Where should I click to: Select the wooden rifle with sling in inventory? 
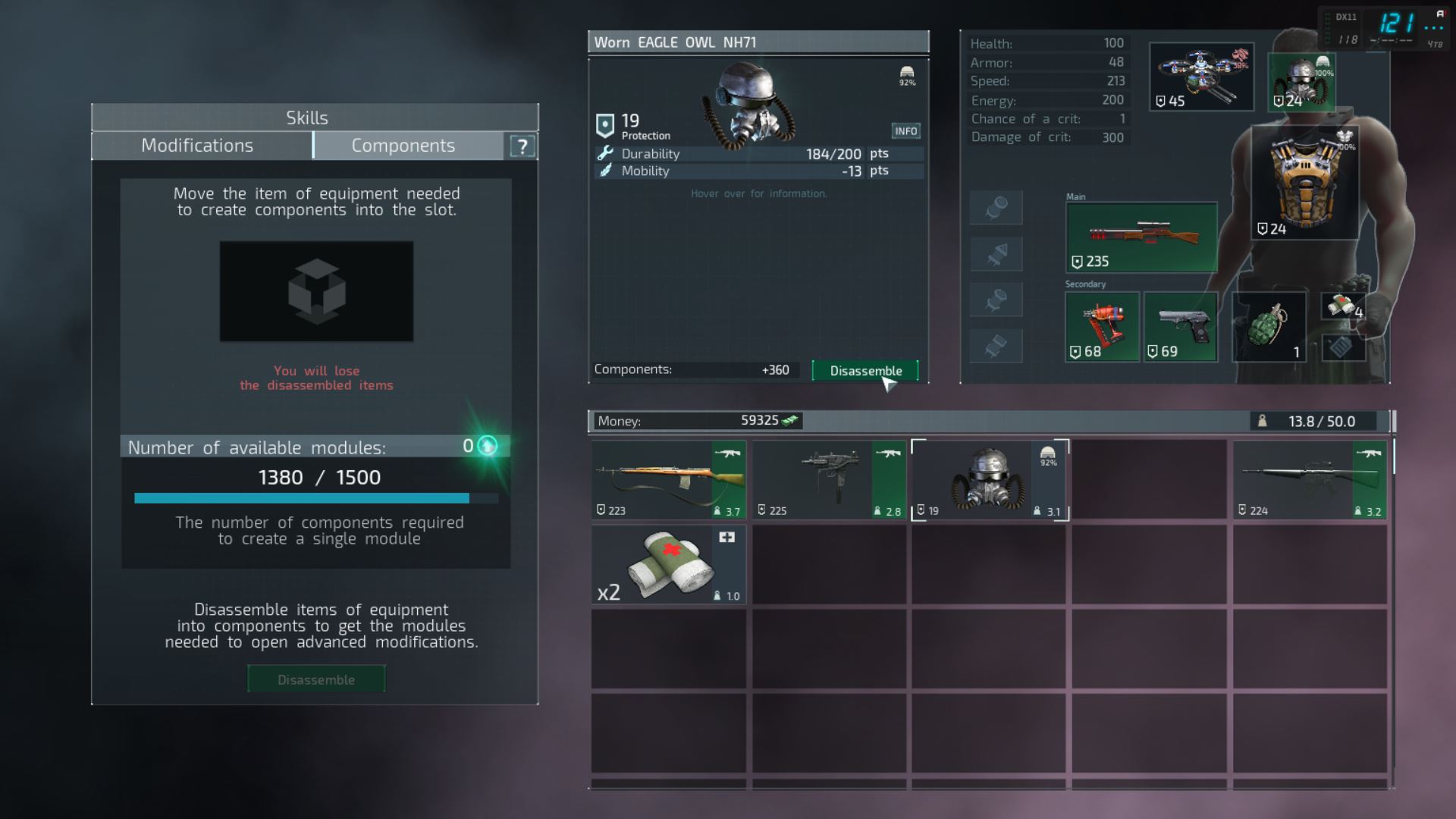pyautogui.click(x=668, y=481)
